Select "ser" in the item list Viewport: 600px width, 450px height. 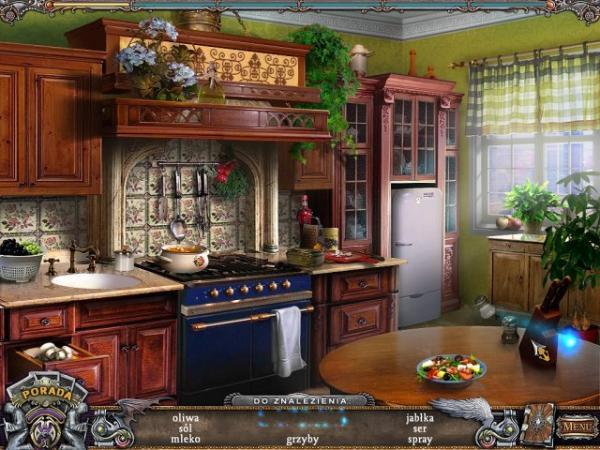click(420, 428)
